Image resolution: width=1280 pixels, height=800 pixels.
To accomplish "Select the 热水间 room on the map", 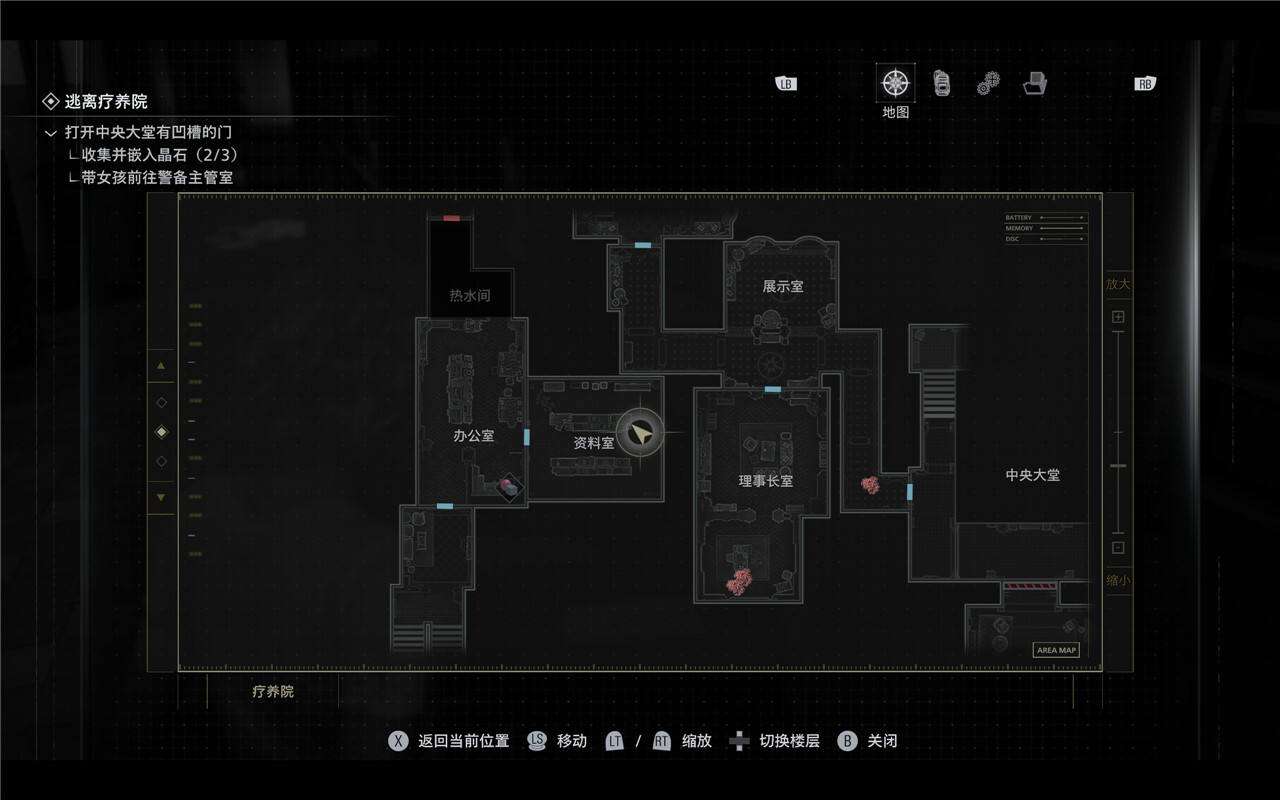I will click(469, 296).
